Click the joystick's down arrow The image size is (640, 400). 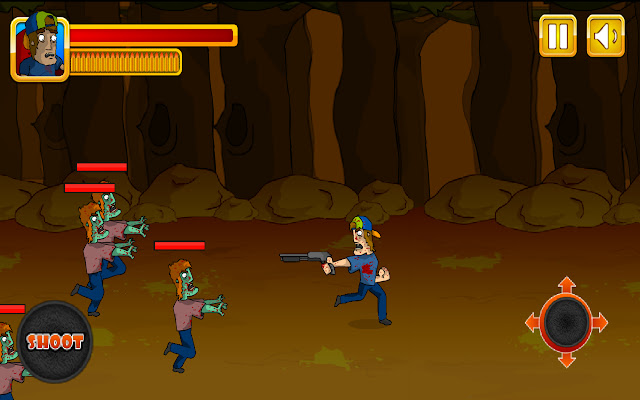tap(566, 359)
